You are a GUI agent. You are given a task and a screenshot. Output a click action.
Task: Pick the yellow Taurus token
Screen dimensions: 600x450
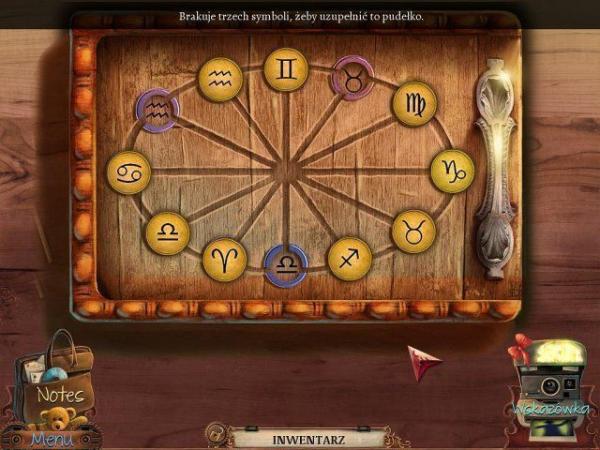[x=413, y=231]
